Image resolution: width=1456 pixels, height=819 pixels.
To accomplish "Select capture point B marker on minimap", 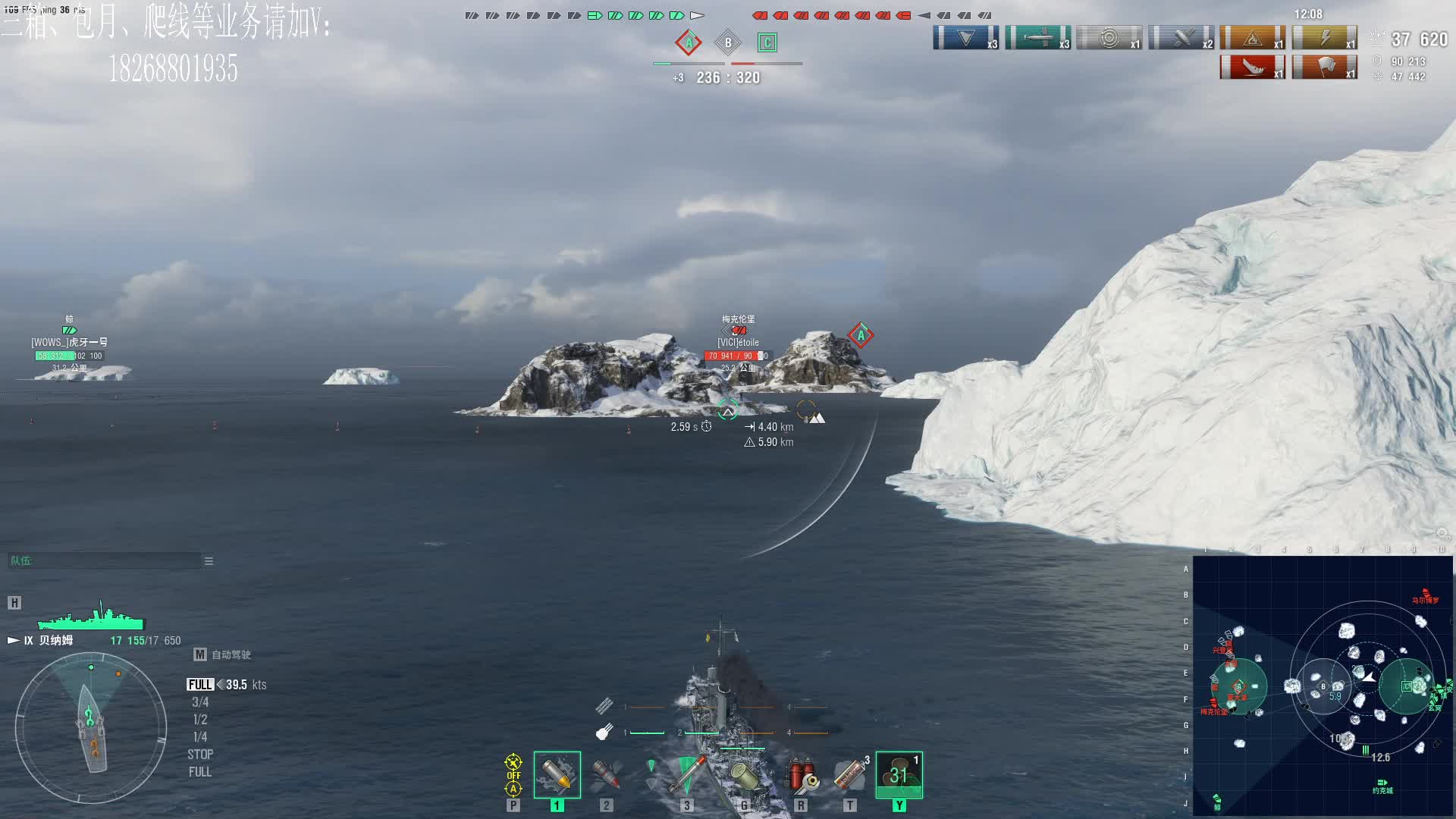I will 1323,686.
